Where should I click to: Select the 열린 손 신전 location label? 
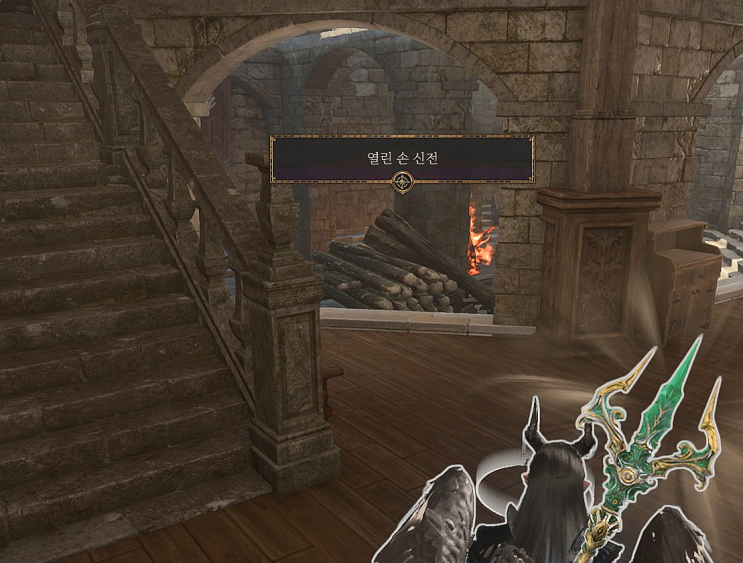tap(402, 158)
